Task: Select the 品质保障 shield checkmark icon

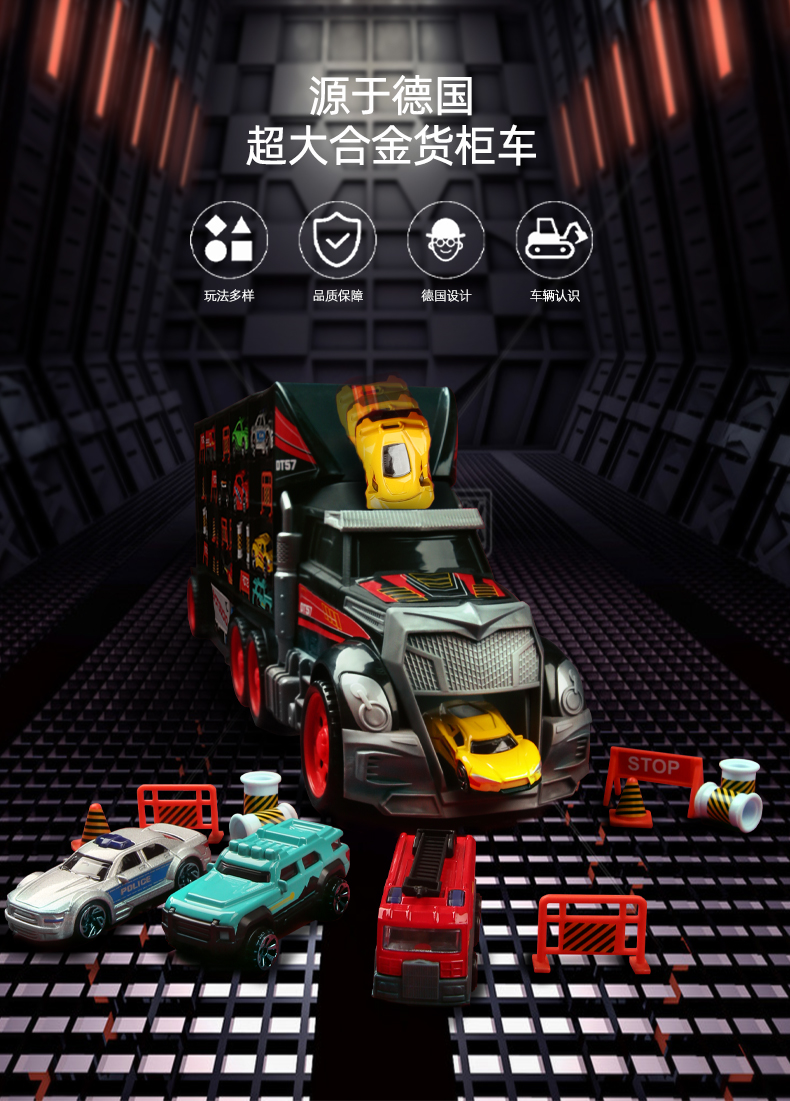Action: click(x=337, y=241)
